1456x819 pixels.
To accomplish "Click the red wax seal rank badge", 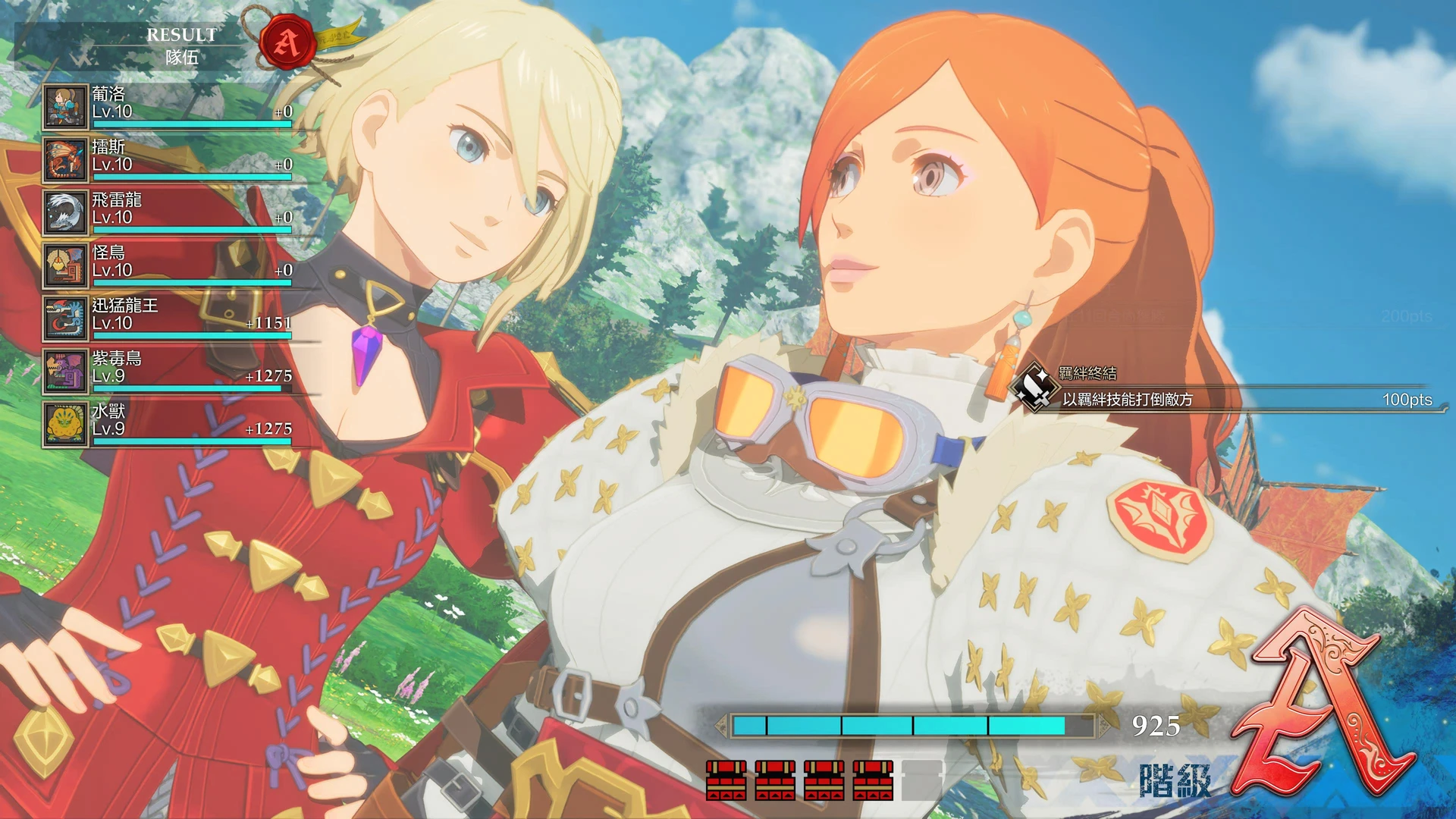I will 287,42.
